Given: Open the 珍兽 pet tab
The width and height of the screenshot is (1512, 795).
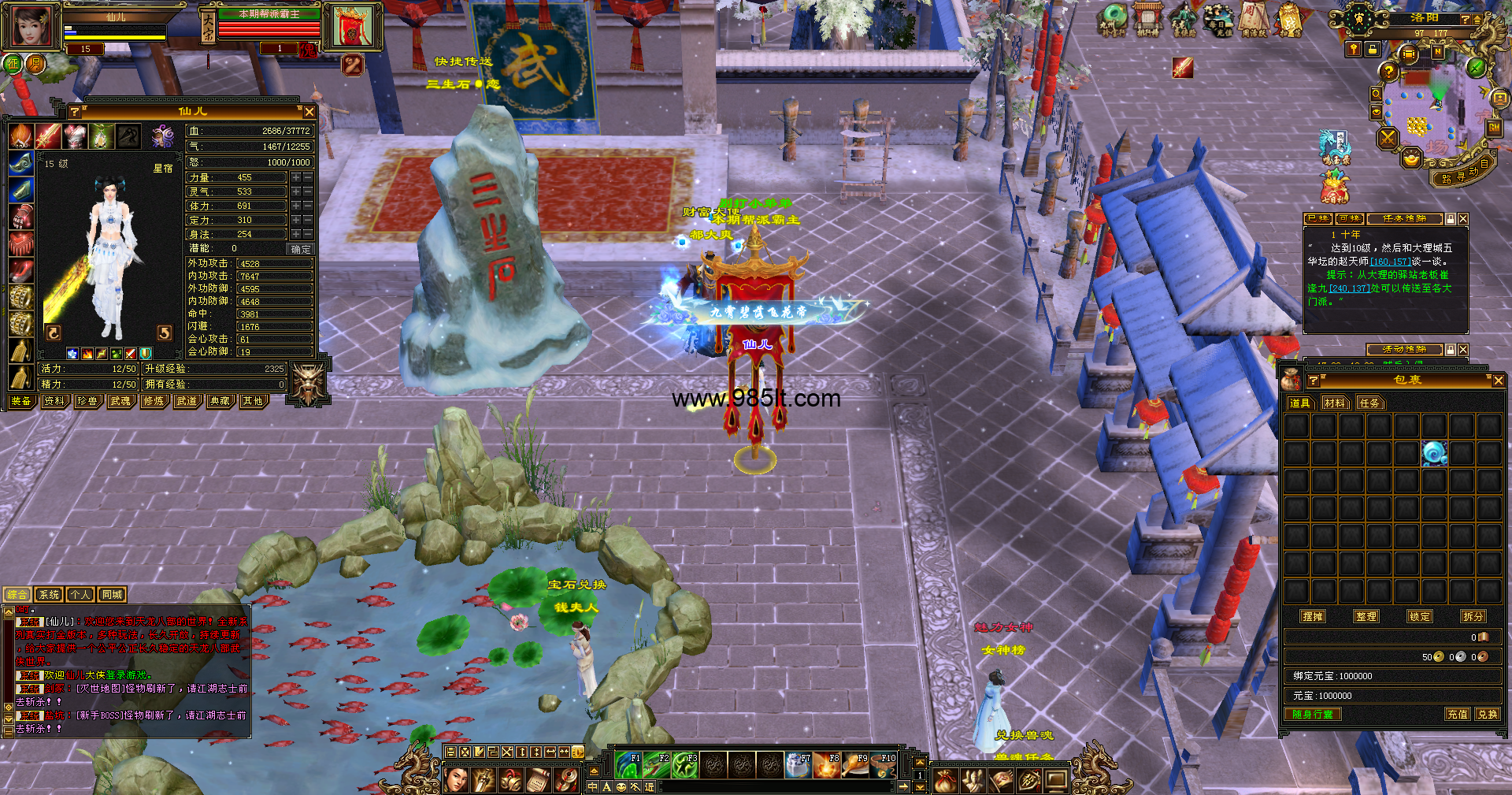Looking at the screenshot, I should [87, 401].
